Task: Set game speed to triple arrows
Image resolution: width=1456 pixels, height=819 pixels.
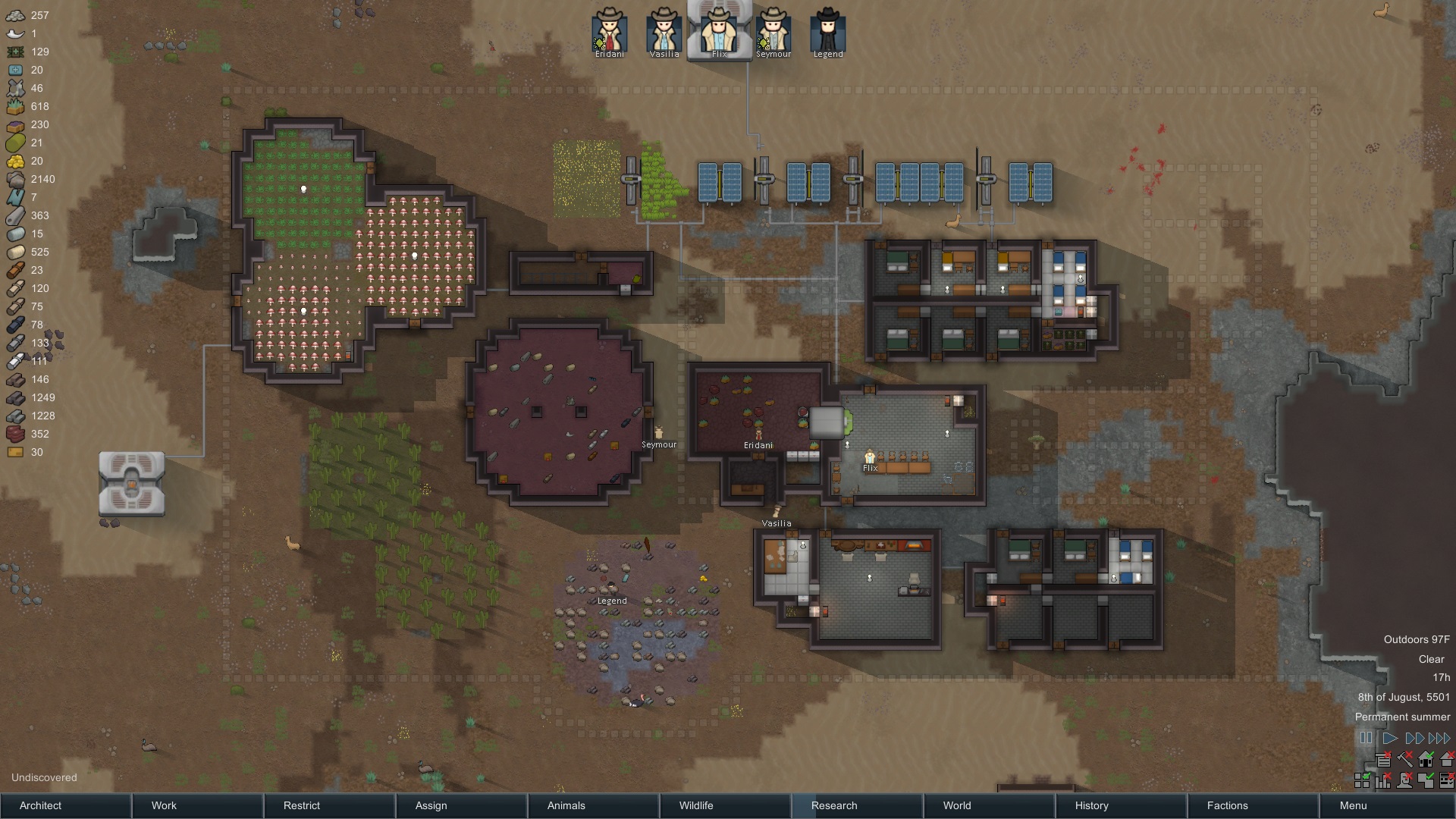Action: tap(1439, 738)
